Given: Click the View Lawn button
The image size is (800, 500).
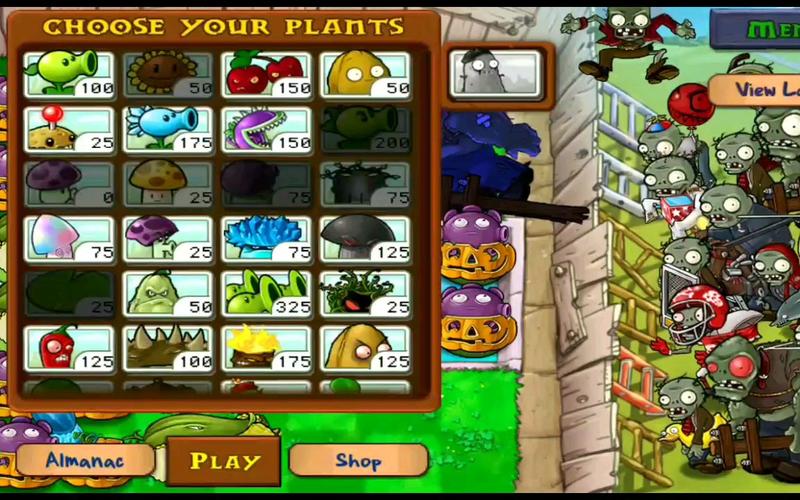Looking at the screenshot, I should click(765, 90).
